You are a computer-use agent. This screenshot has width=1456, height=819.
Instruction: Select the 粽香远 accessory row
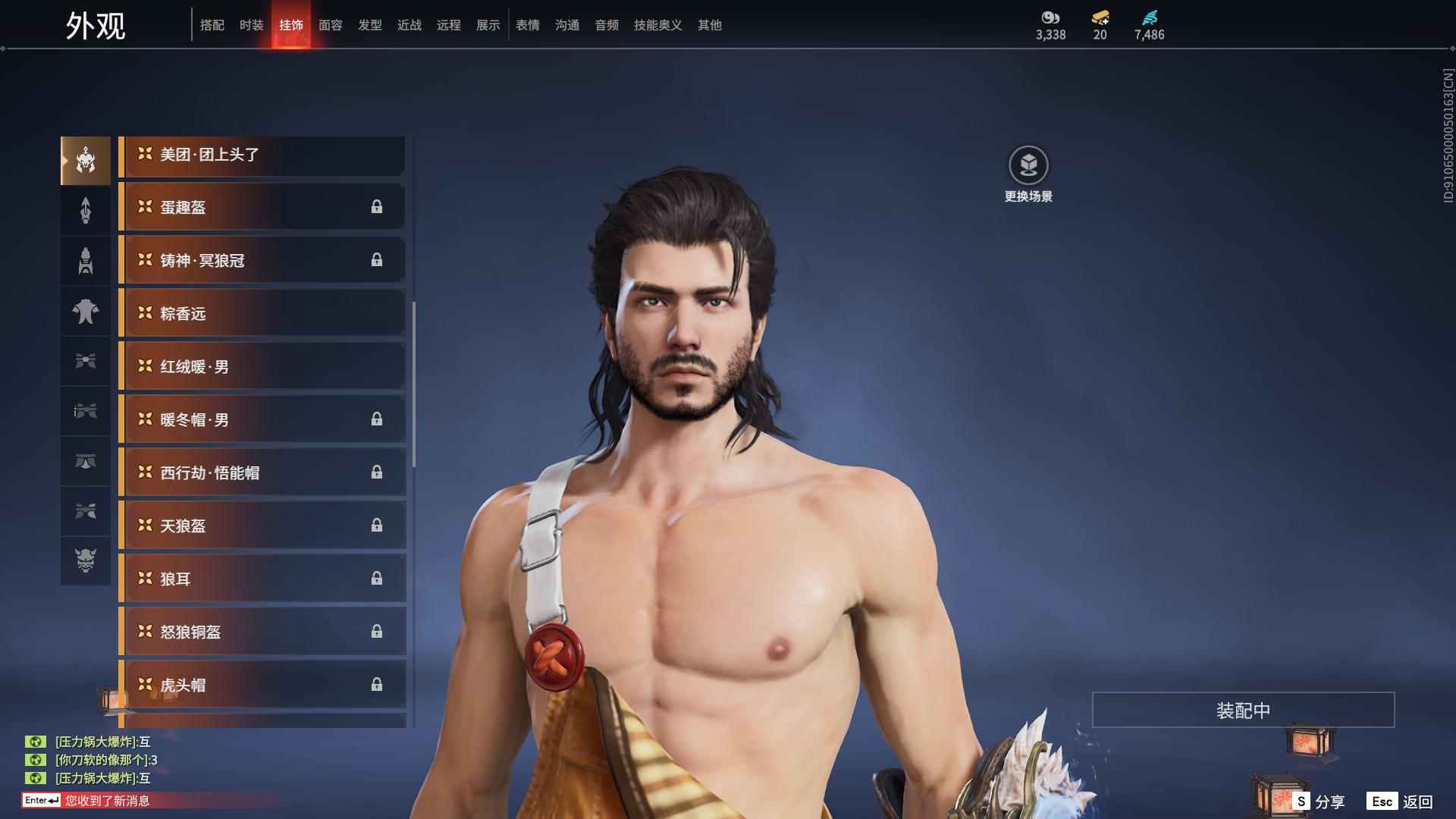262,313
